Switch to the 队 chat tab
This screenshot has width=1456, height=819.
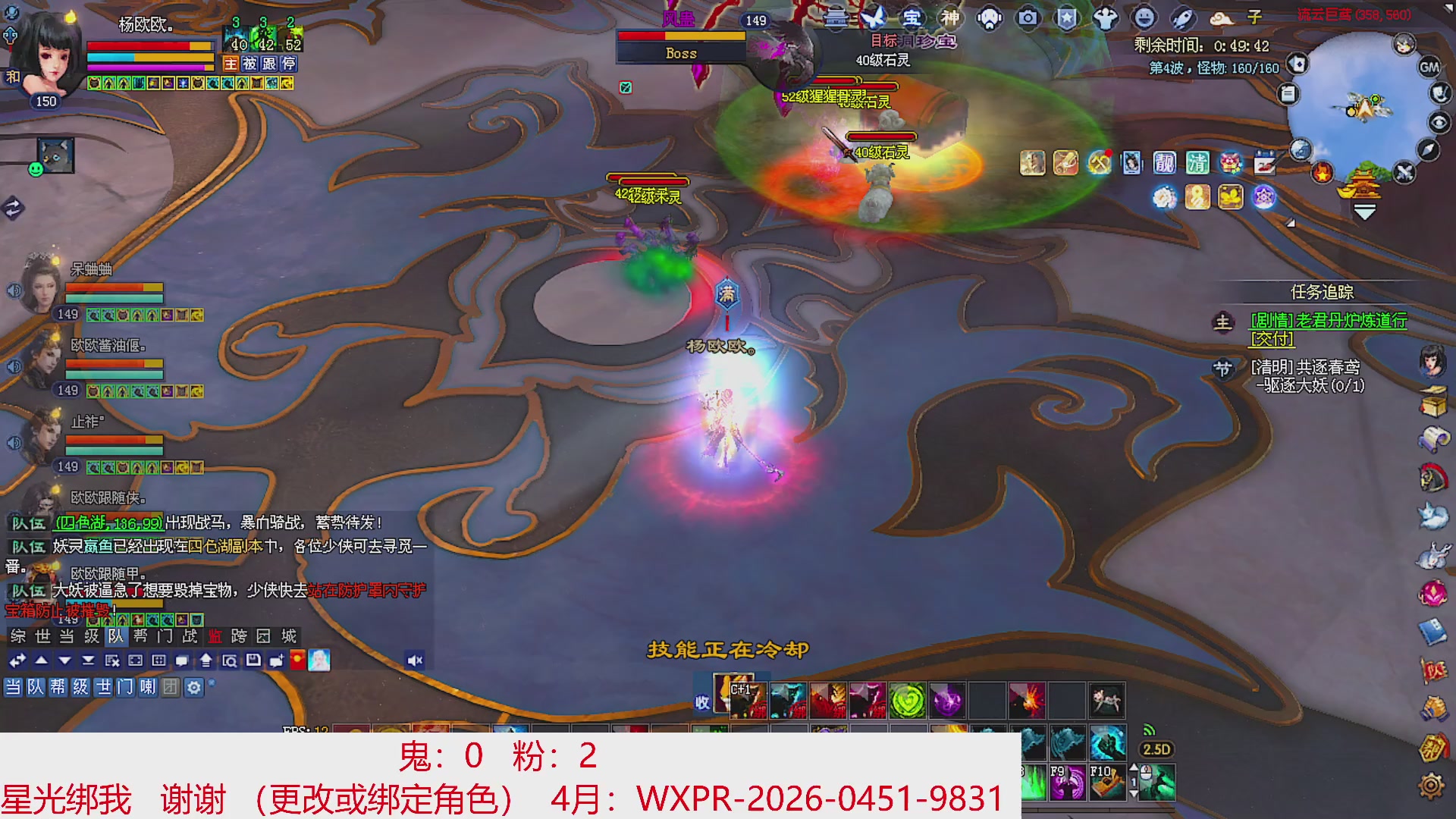pos(115,637)
